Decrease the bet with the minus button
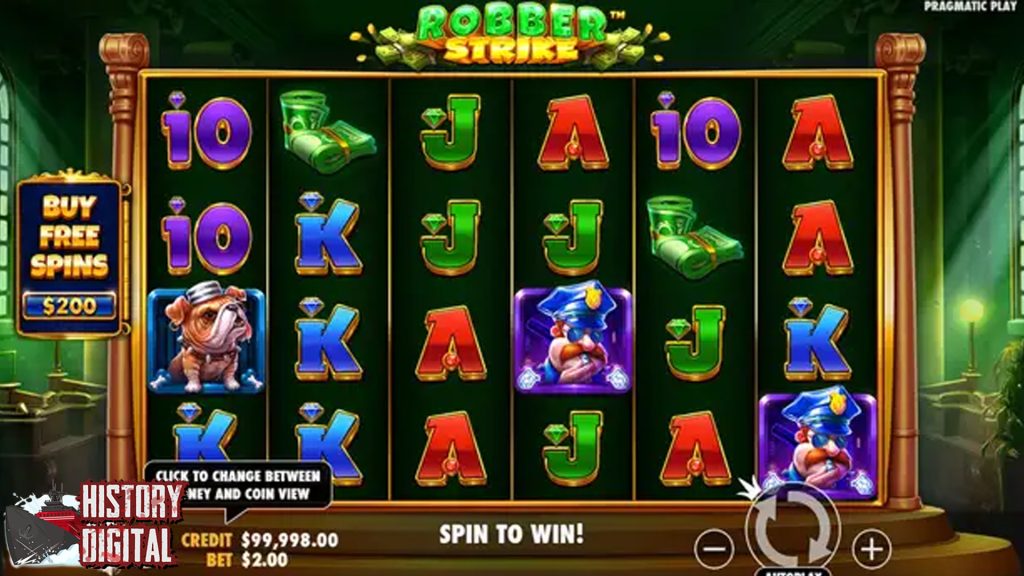1024x576 pixels. [x=714, y=549]
